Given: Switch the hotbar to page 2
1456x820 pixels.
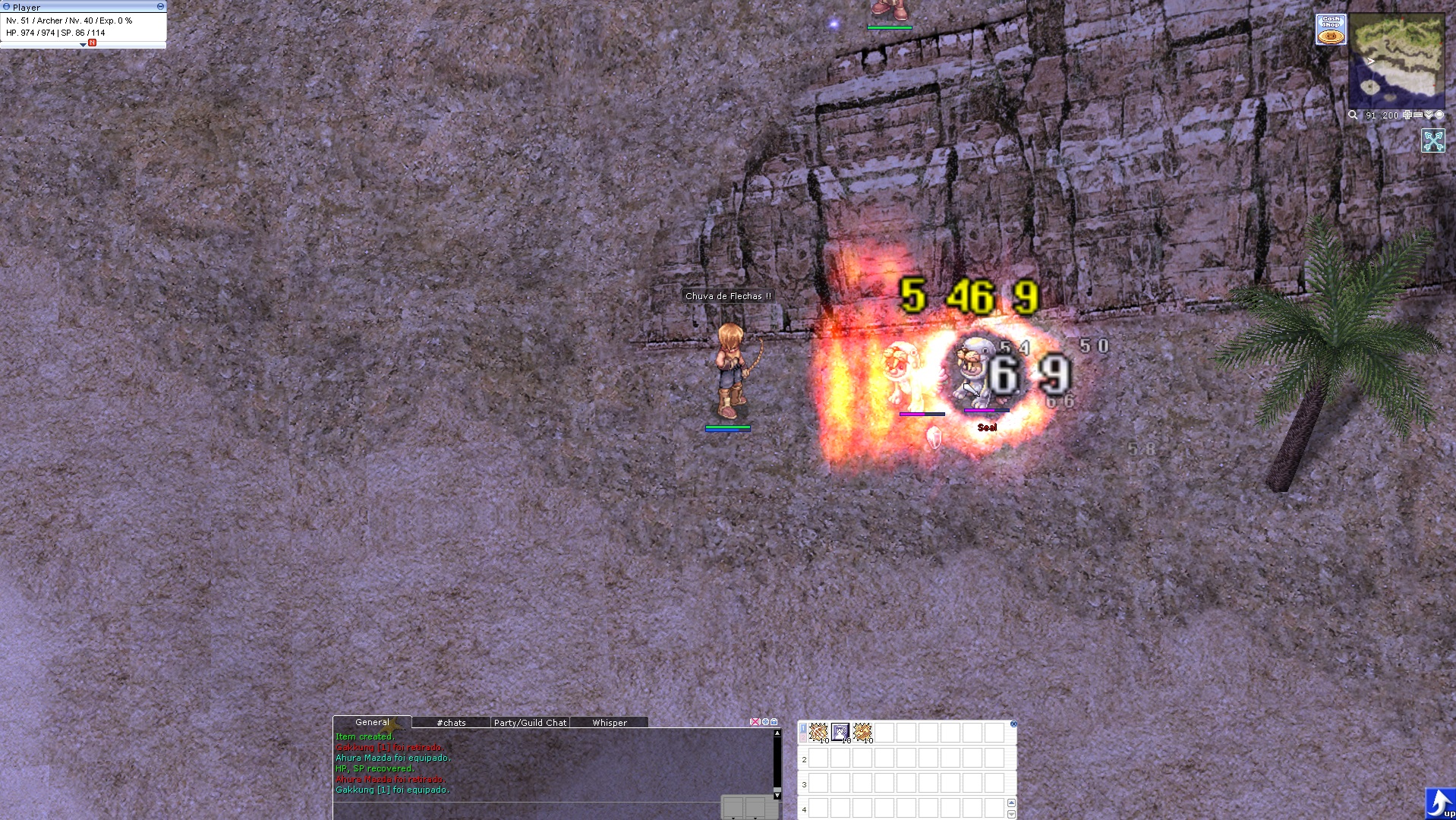Looking at the screenshot, I should tap(803, 736).
